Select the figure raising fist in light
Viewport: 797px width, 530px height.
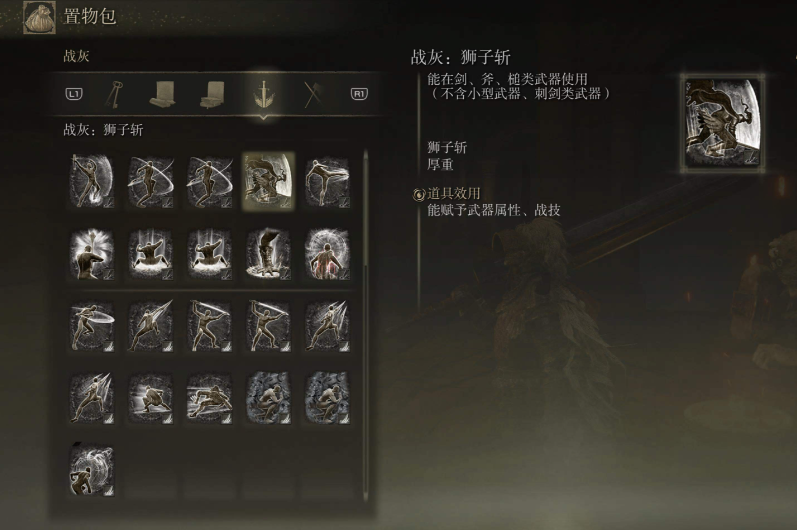pos(92,254)
